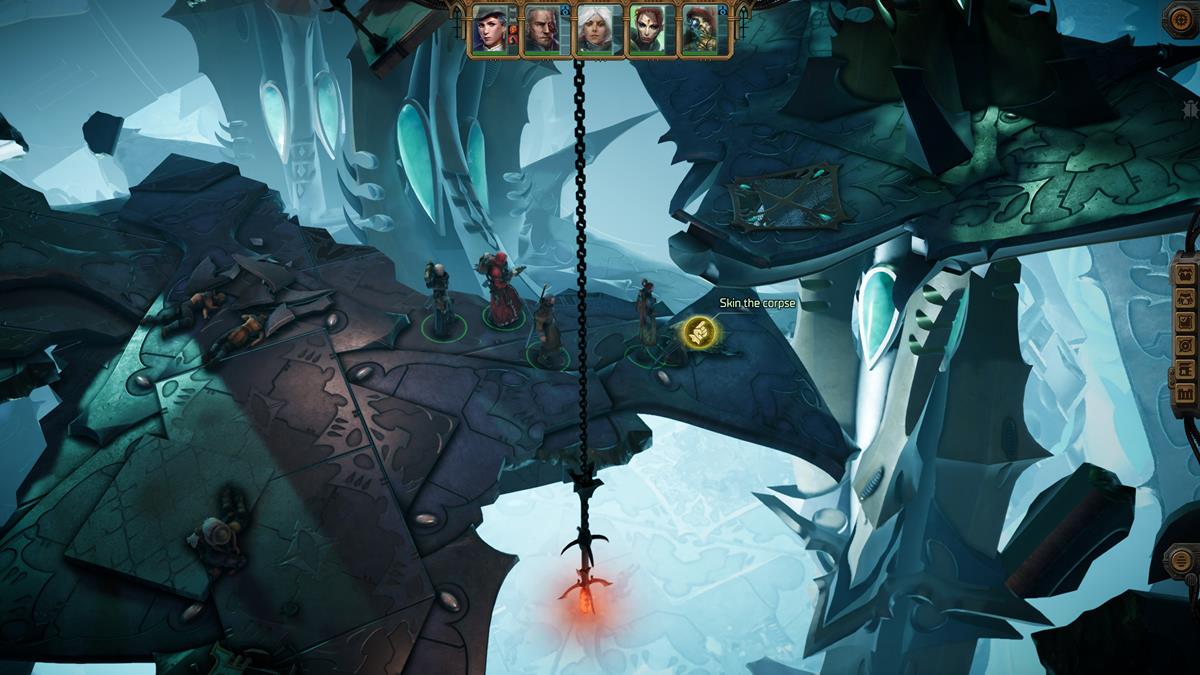Open the checkmark journal side button
Viewport: 1200px width, 675px height.
coord(1185,321)
